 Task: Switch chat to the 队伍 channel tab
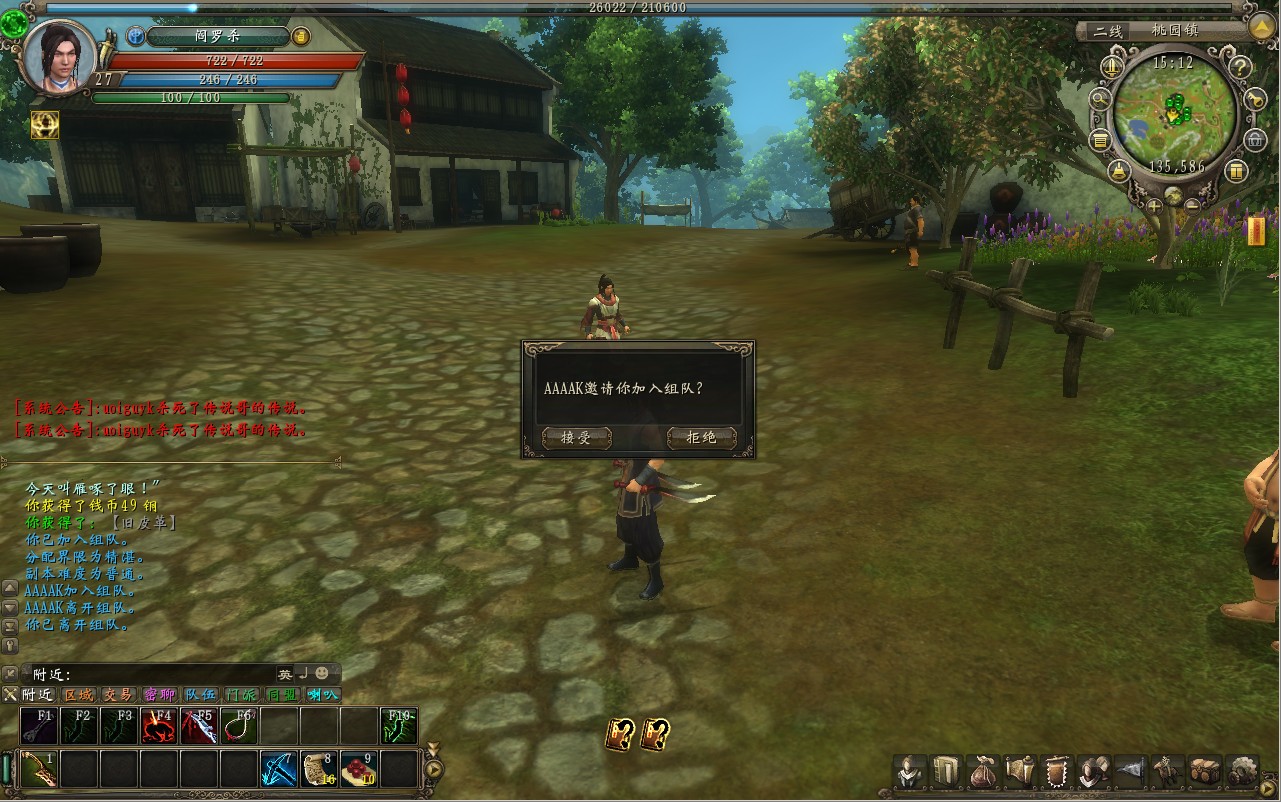point(200,694)
